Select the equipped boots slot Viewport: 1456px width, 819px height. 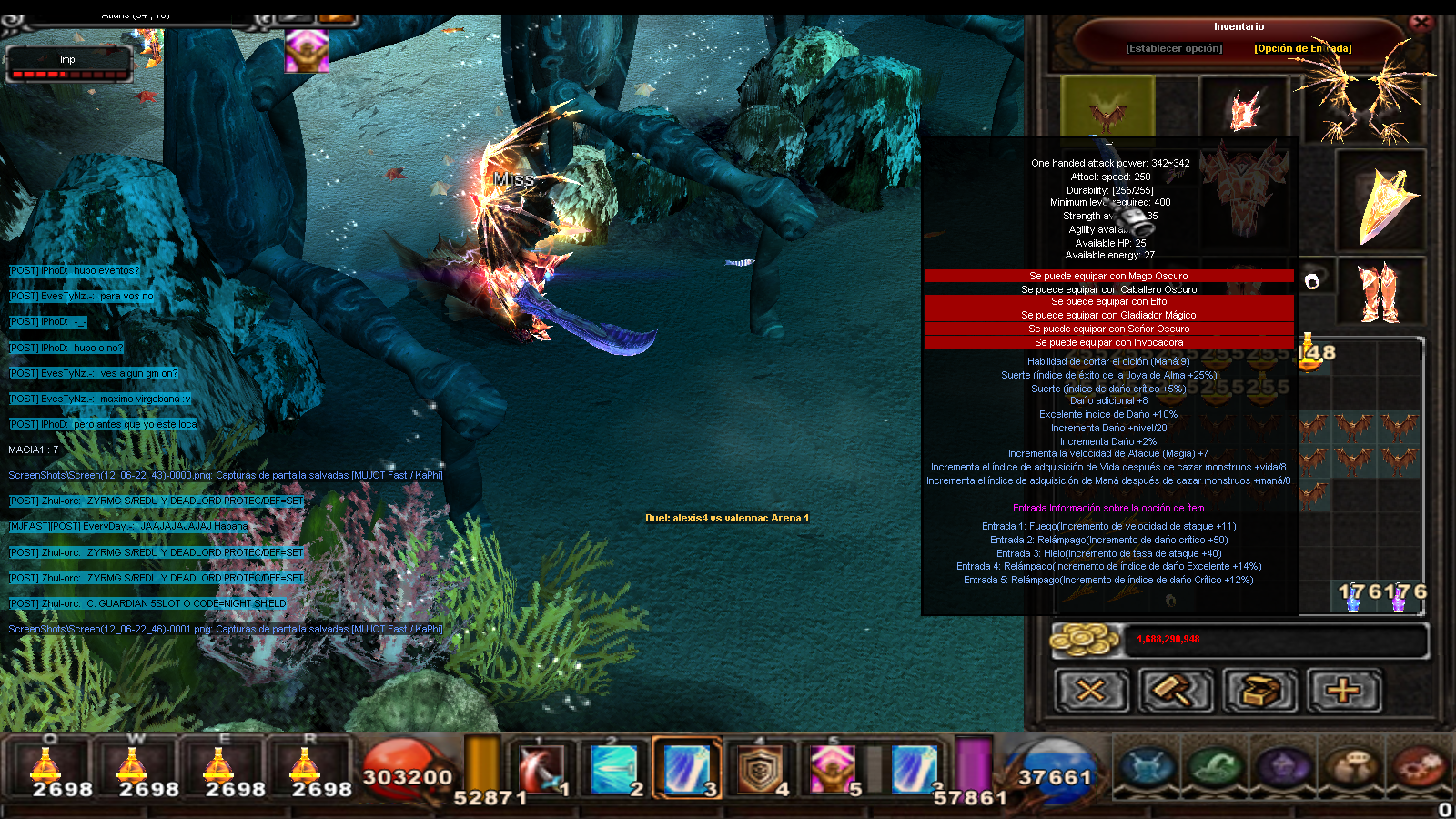[1380, 292]
